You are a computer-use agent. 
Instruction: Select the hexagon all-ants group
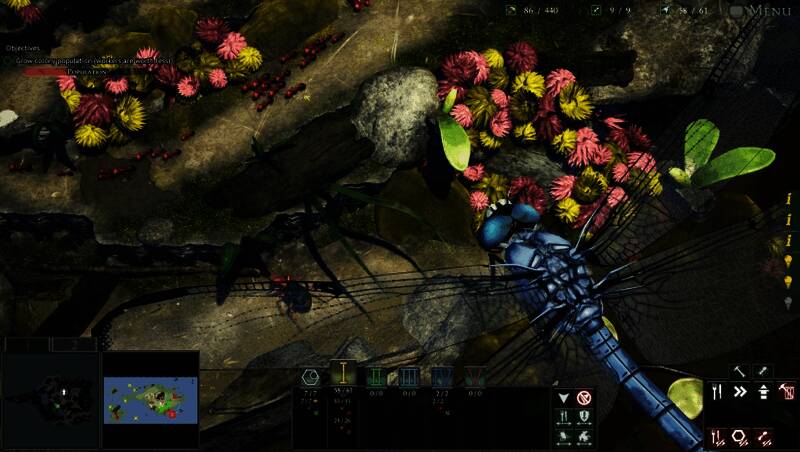coord(310,376)
